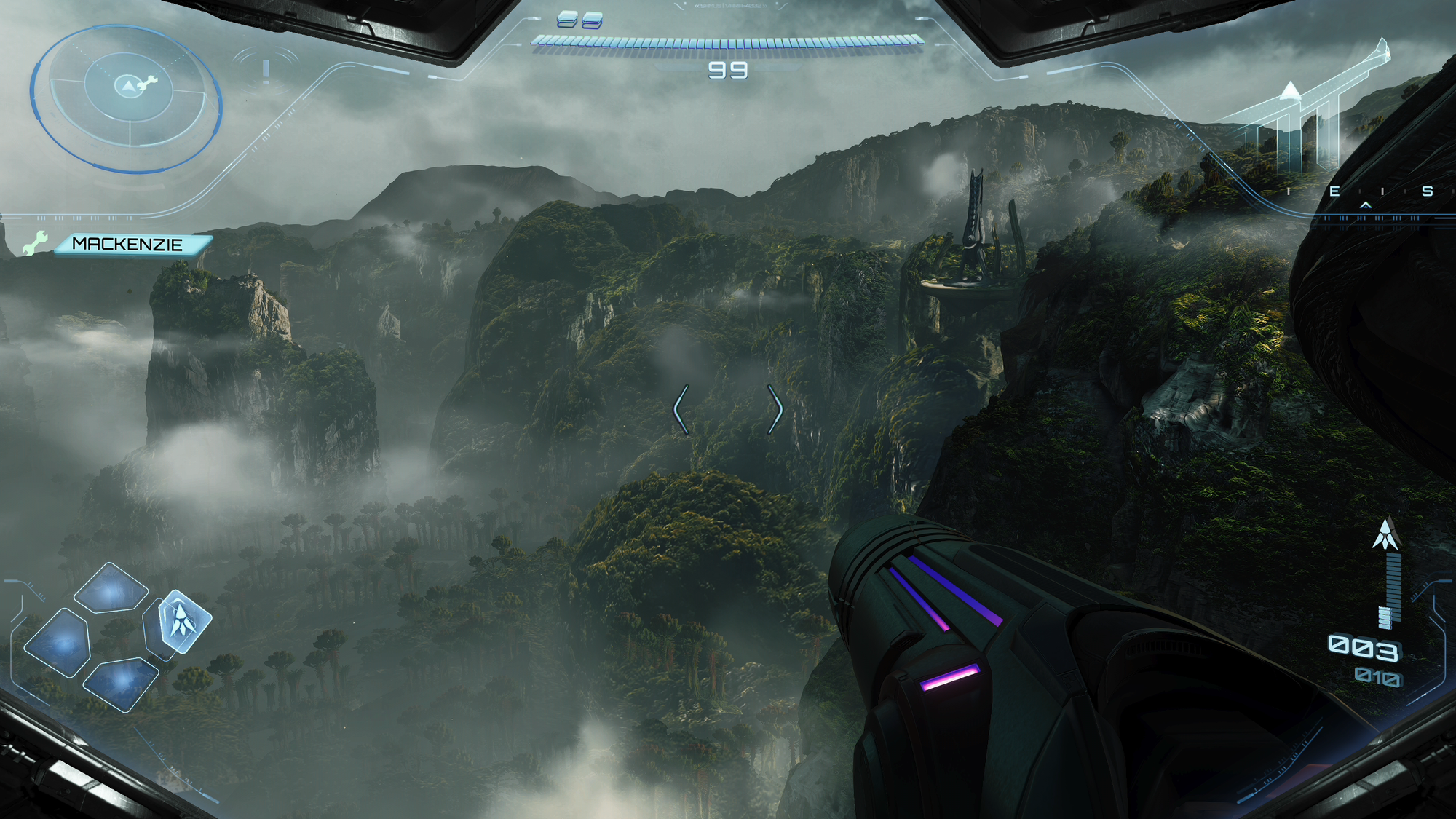Click the circular radar display
This screenshot has height=819, width=1456.
click(x=126, y=99)
